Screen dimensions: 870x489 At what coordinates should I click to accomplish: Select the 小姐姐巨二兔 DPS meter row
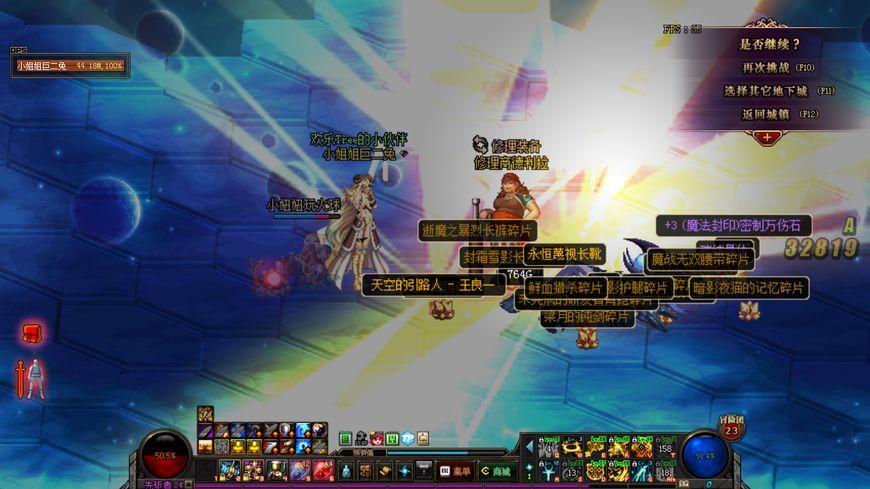[x=69, y=66]
